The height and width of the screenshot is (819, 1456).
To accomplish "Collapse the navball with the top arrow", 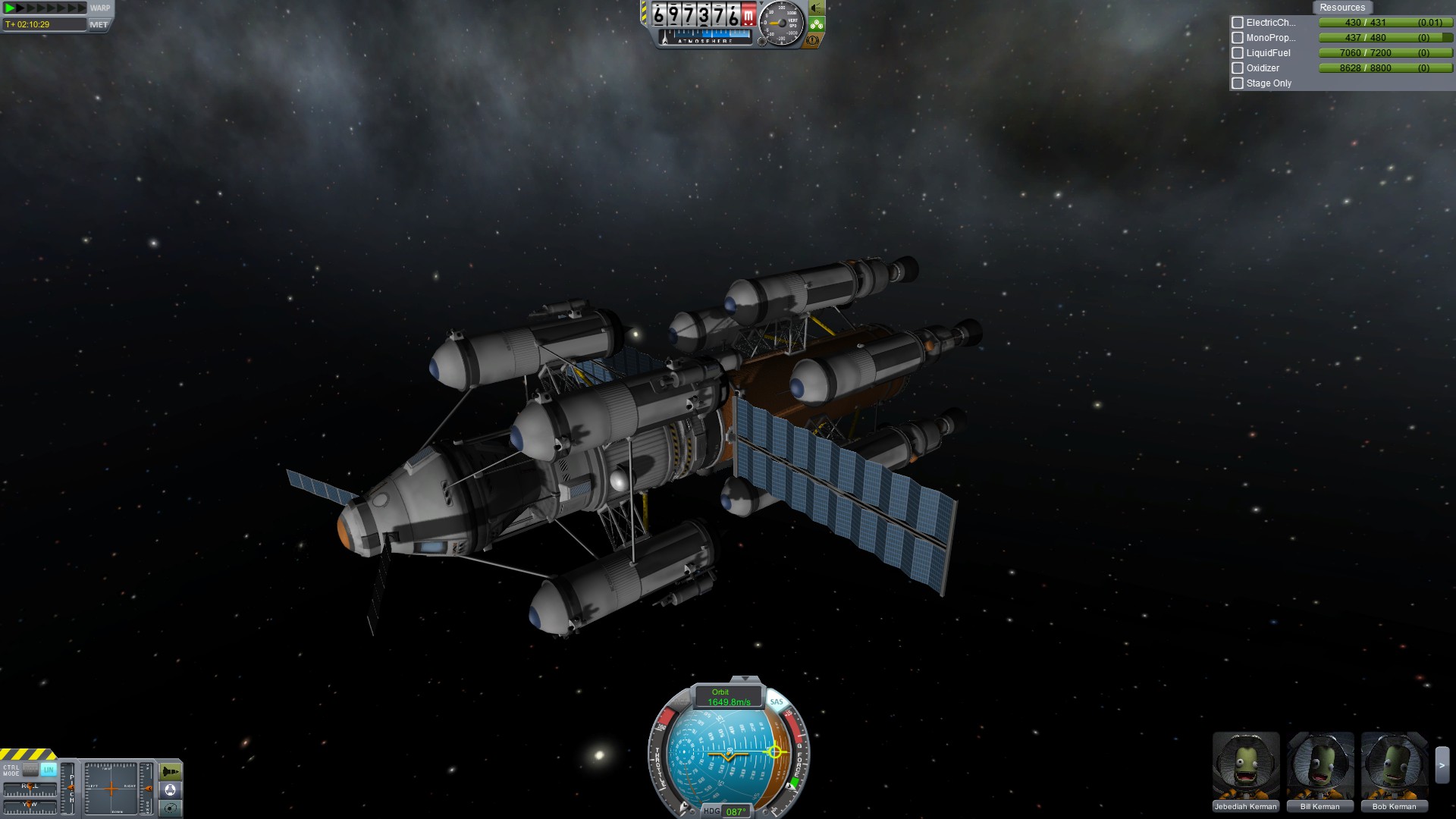I will (x=745, y=679).
